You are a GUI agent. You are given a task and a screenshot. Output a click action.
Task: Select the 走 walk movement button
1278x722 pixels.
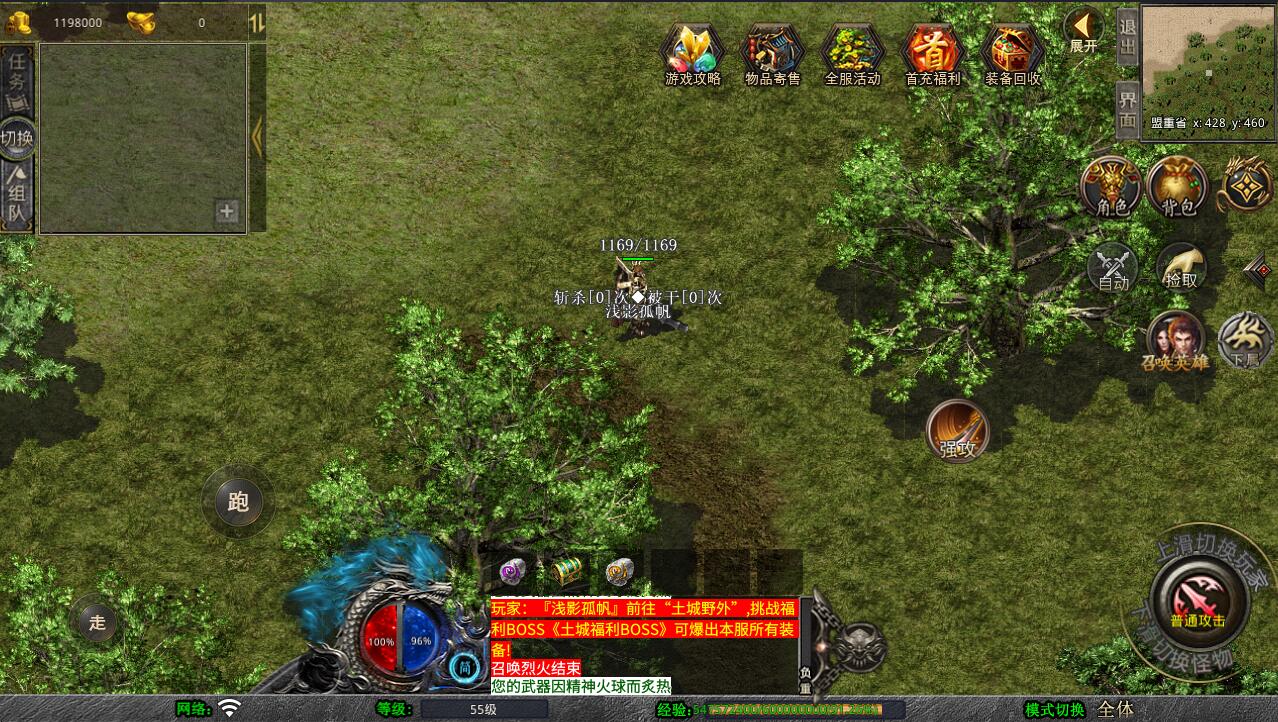coord(97,622)
